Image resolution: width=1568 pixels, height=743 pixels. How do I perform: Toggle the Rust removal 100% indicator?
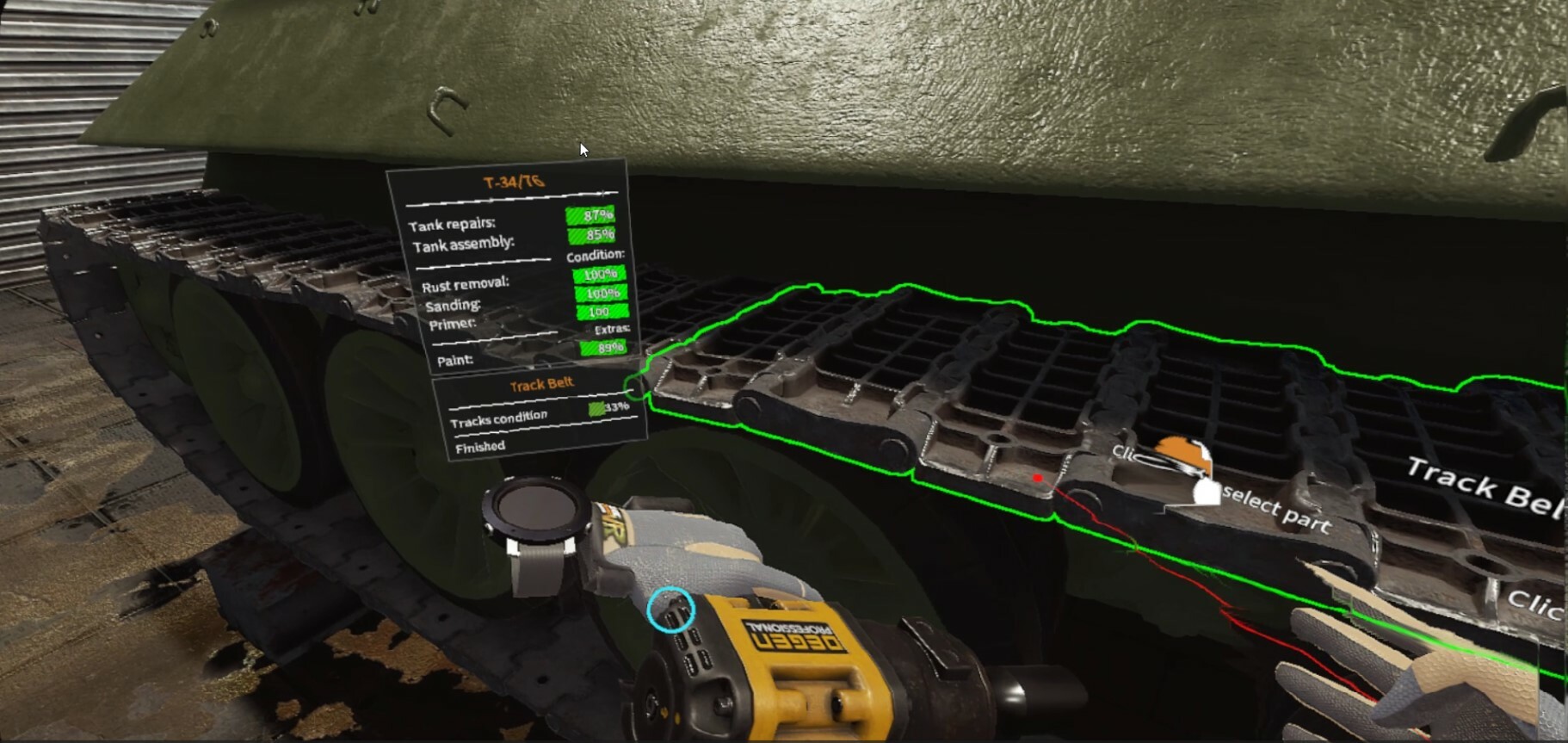point(601,276)
